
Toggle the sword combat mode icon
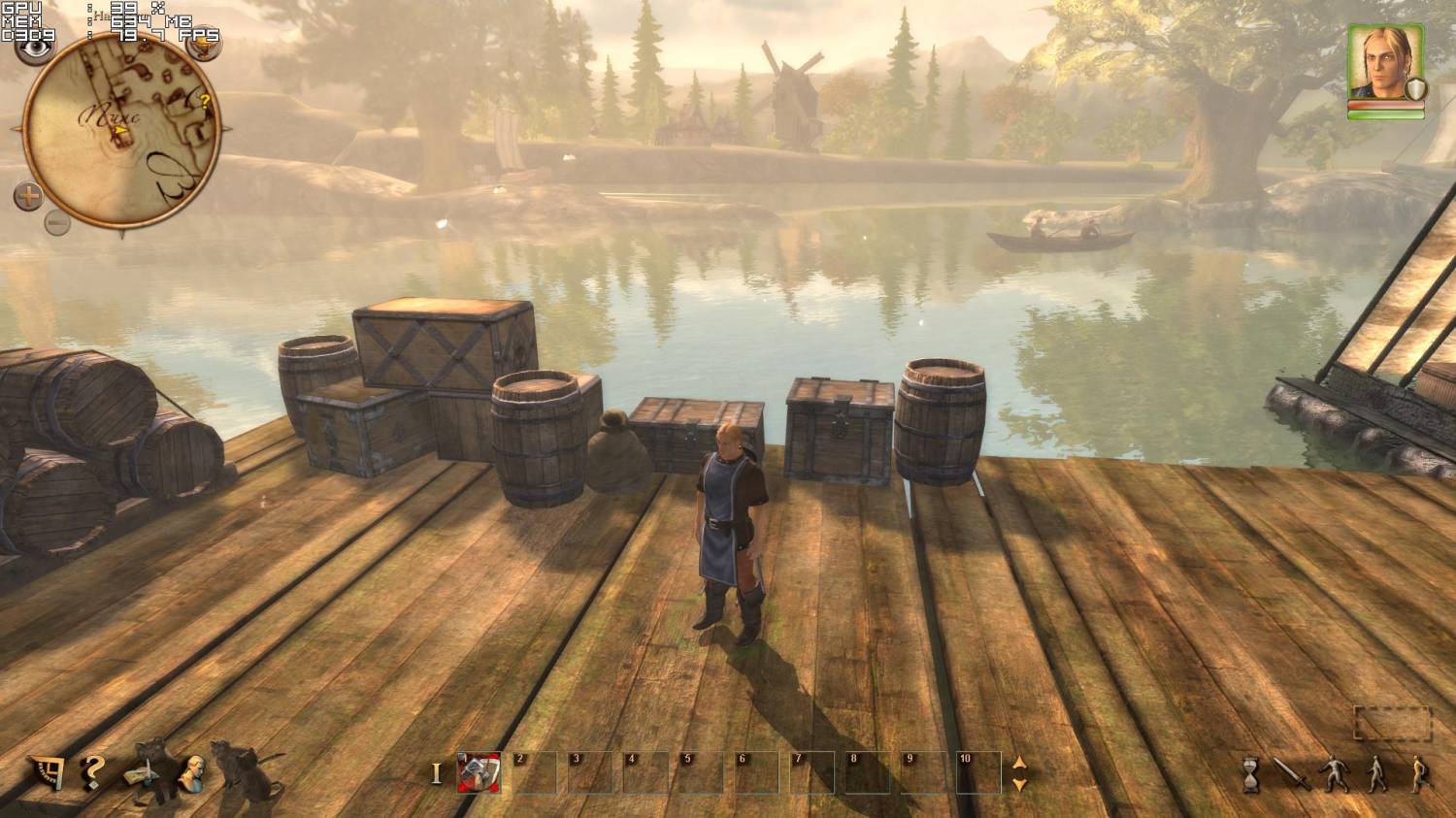pos(1290,774)
